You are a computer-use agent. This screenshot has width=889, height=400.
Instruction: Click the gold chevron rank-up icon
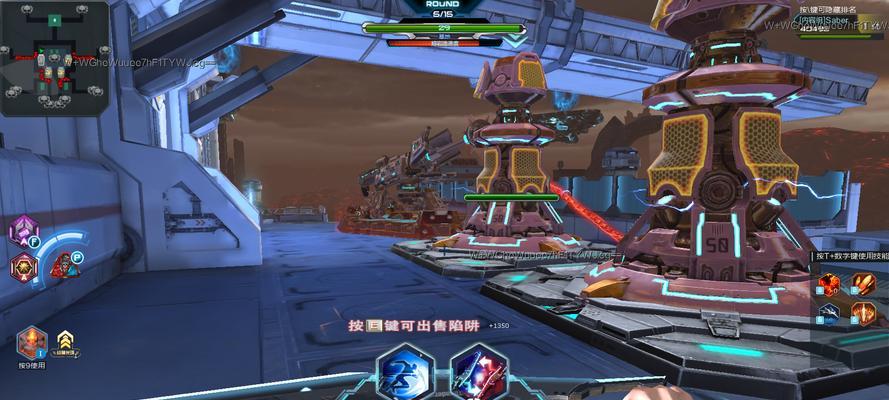tap(66, 342)
